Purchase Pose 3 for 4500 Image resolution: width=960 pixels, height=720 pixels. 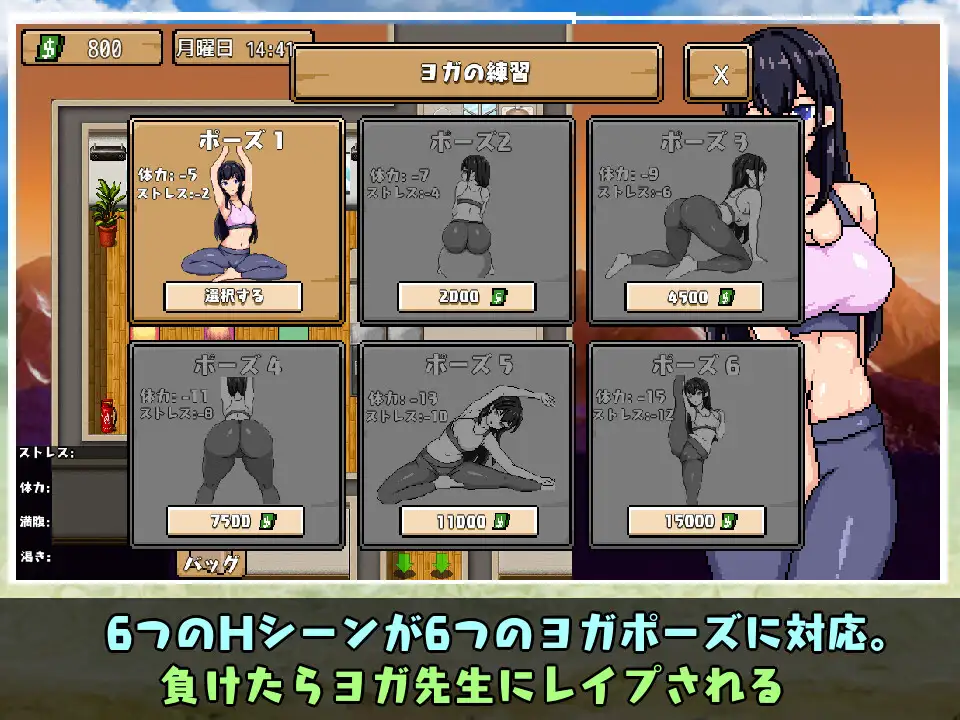(x=694, y=297)
